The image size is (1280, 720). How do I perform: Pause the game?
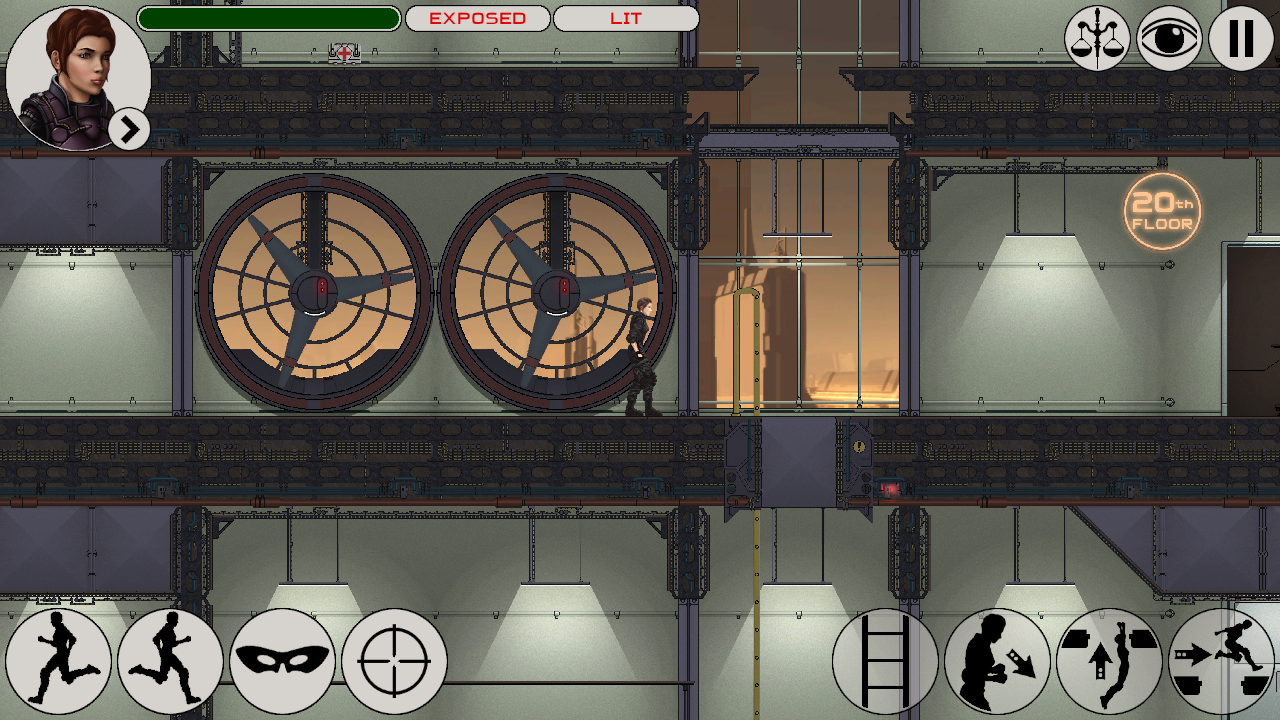point(1241,38)
